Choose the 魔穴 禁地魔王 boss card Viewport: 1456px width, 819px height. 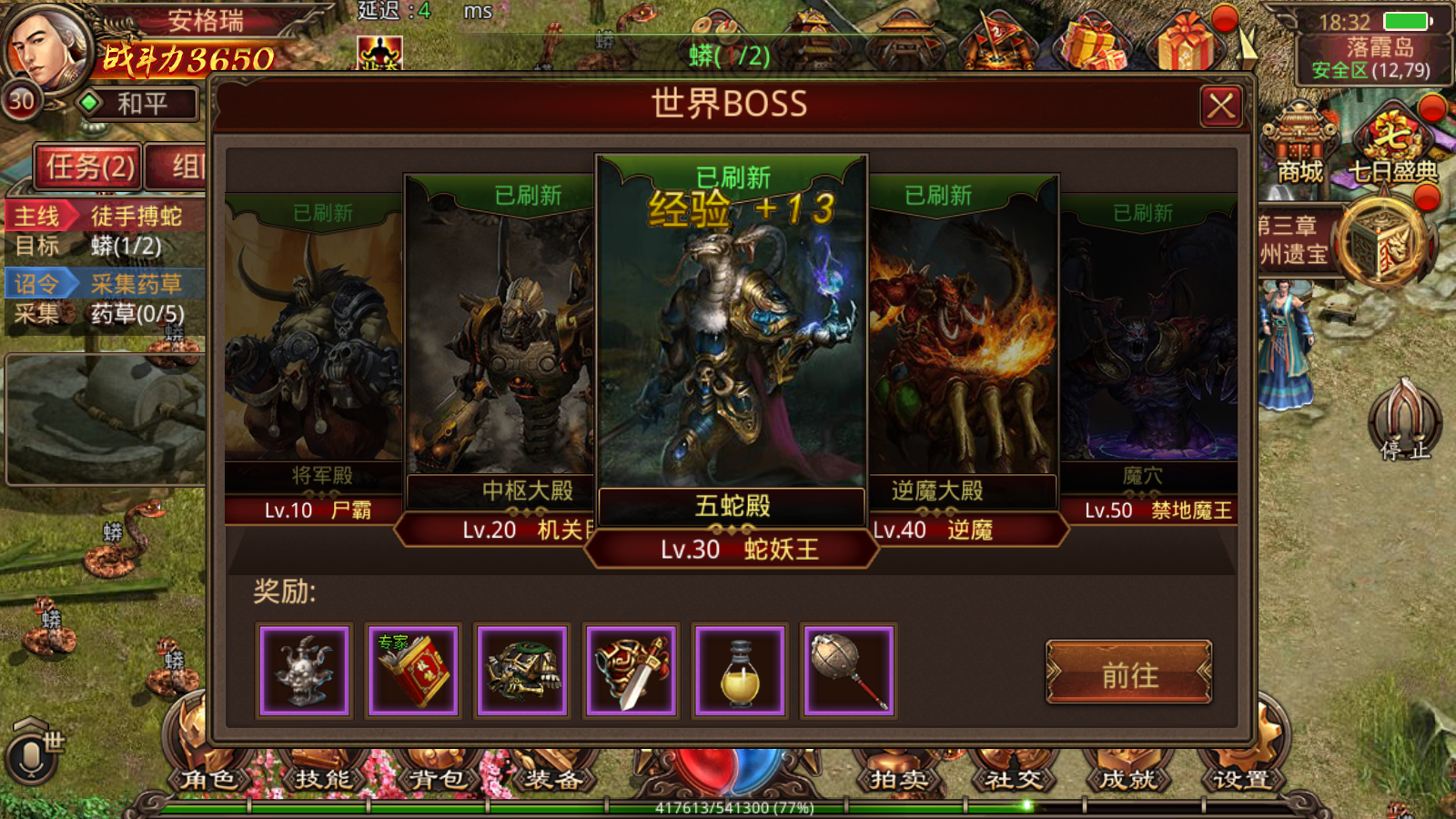coord(1150,346)
